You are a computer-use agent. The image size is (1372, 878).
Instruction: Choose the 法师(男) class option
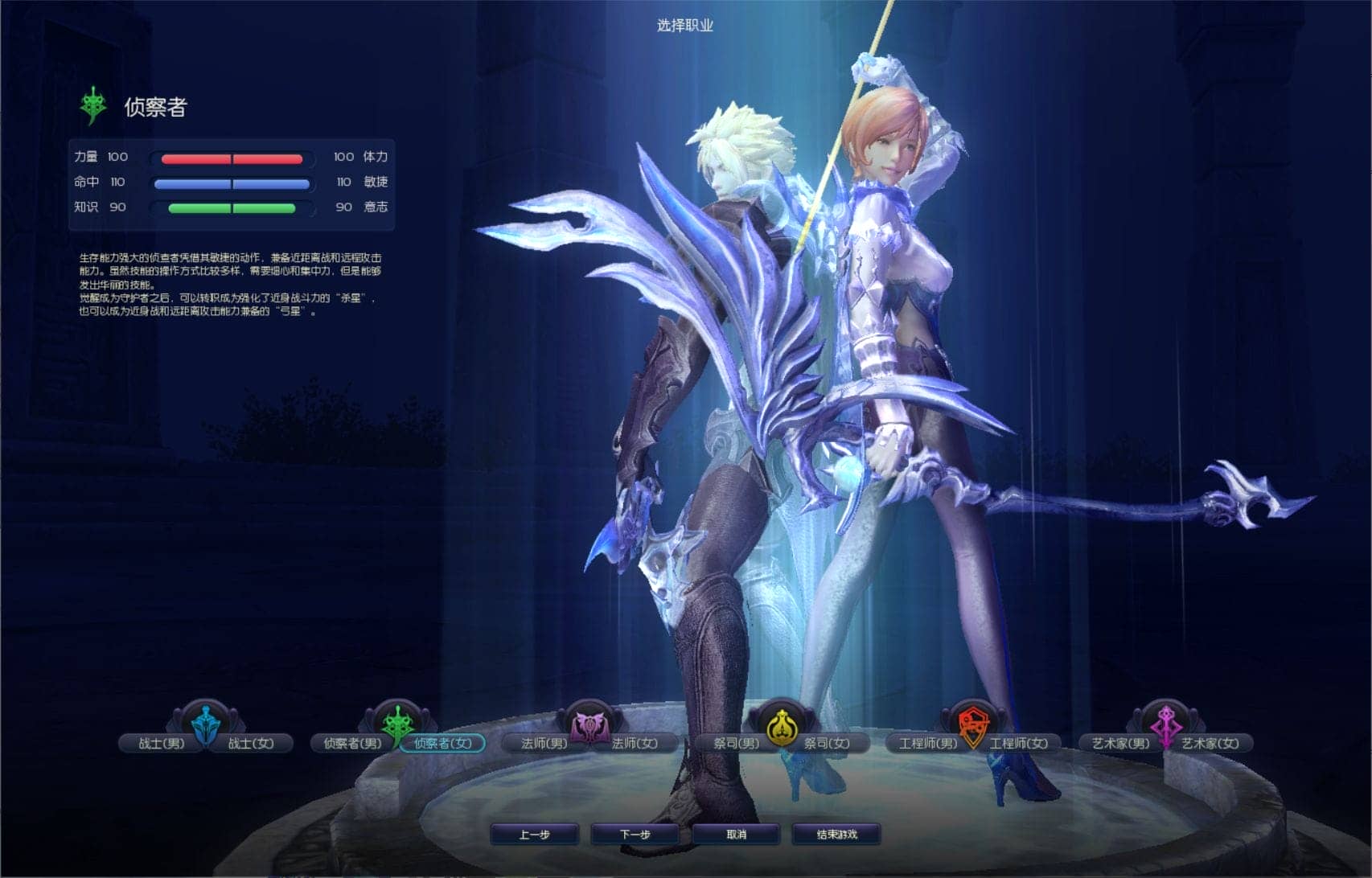point(544,744)
